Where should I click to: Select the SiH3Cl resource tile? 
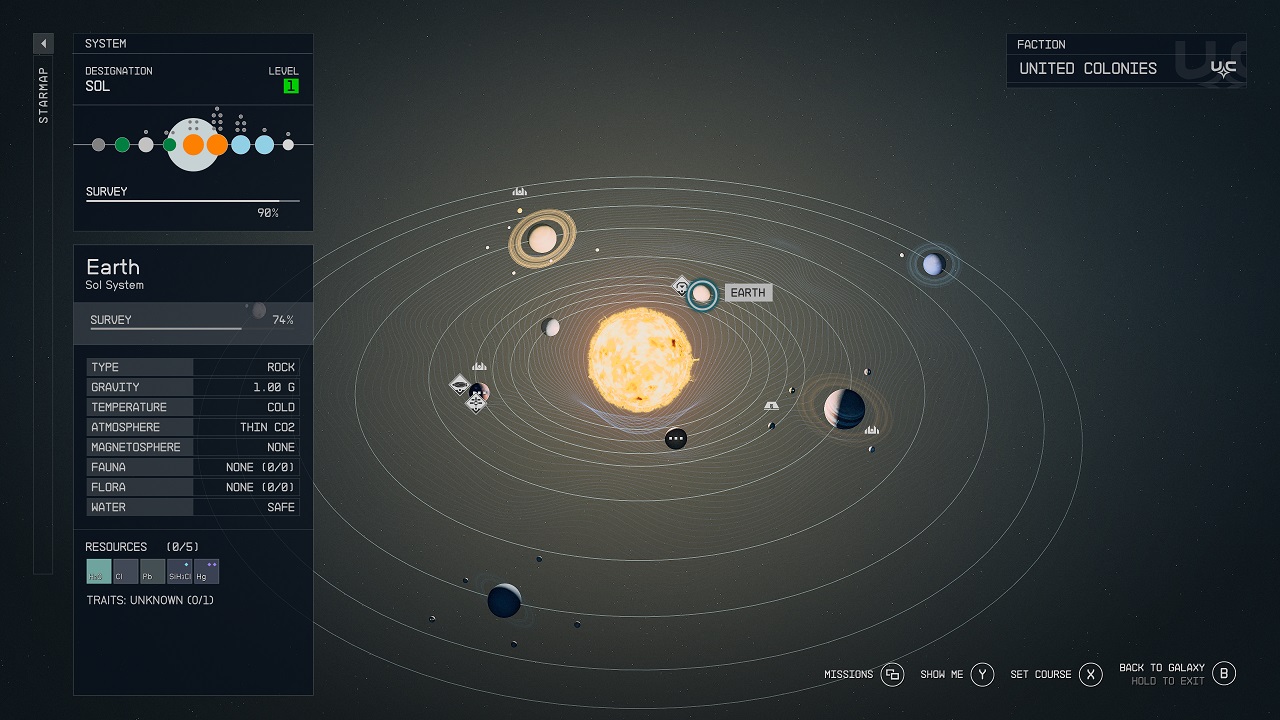(x=180, y=571)
